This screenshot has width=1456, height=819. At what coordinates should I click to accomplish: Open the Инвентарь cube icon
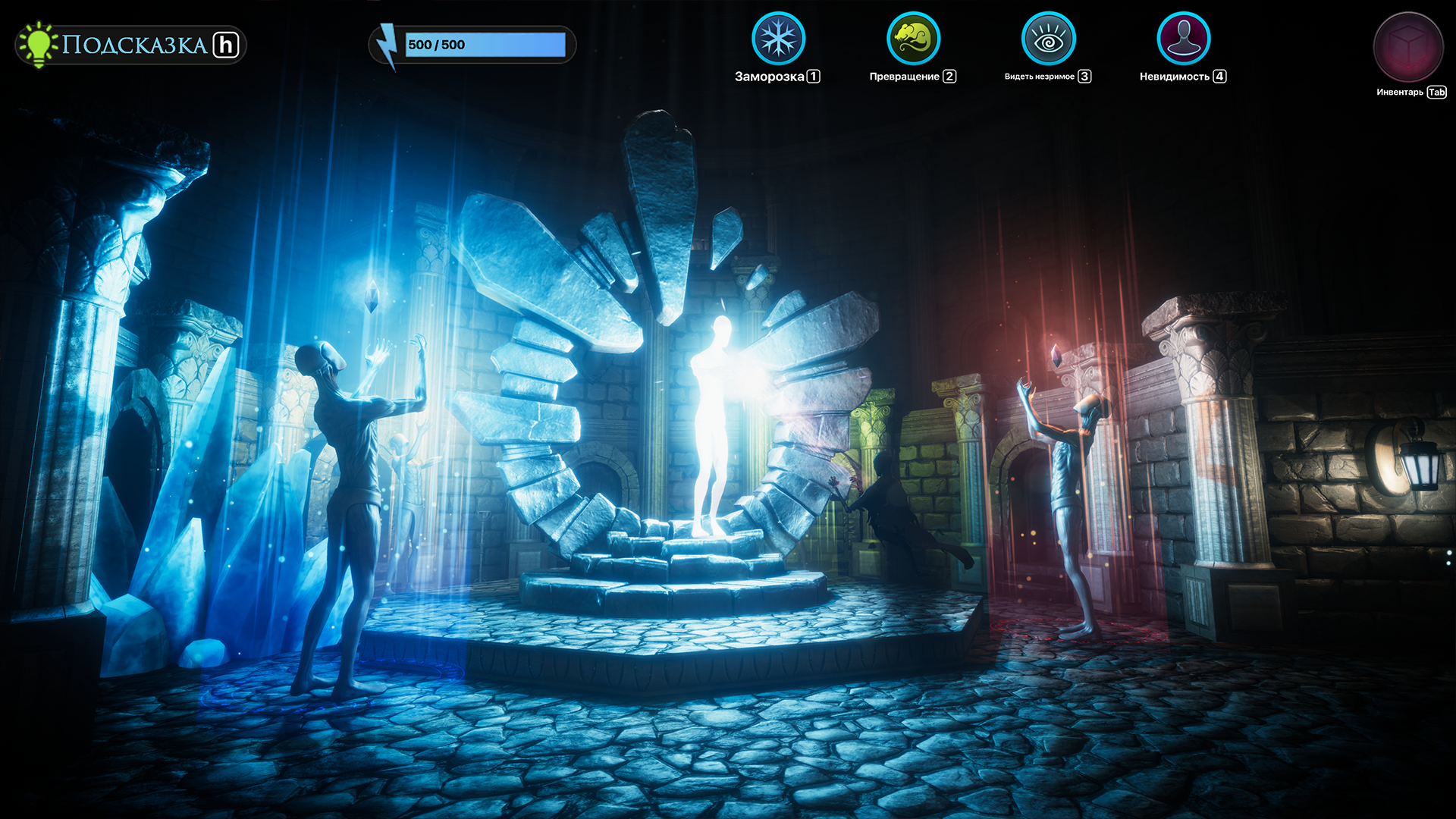coord(1408,47)
